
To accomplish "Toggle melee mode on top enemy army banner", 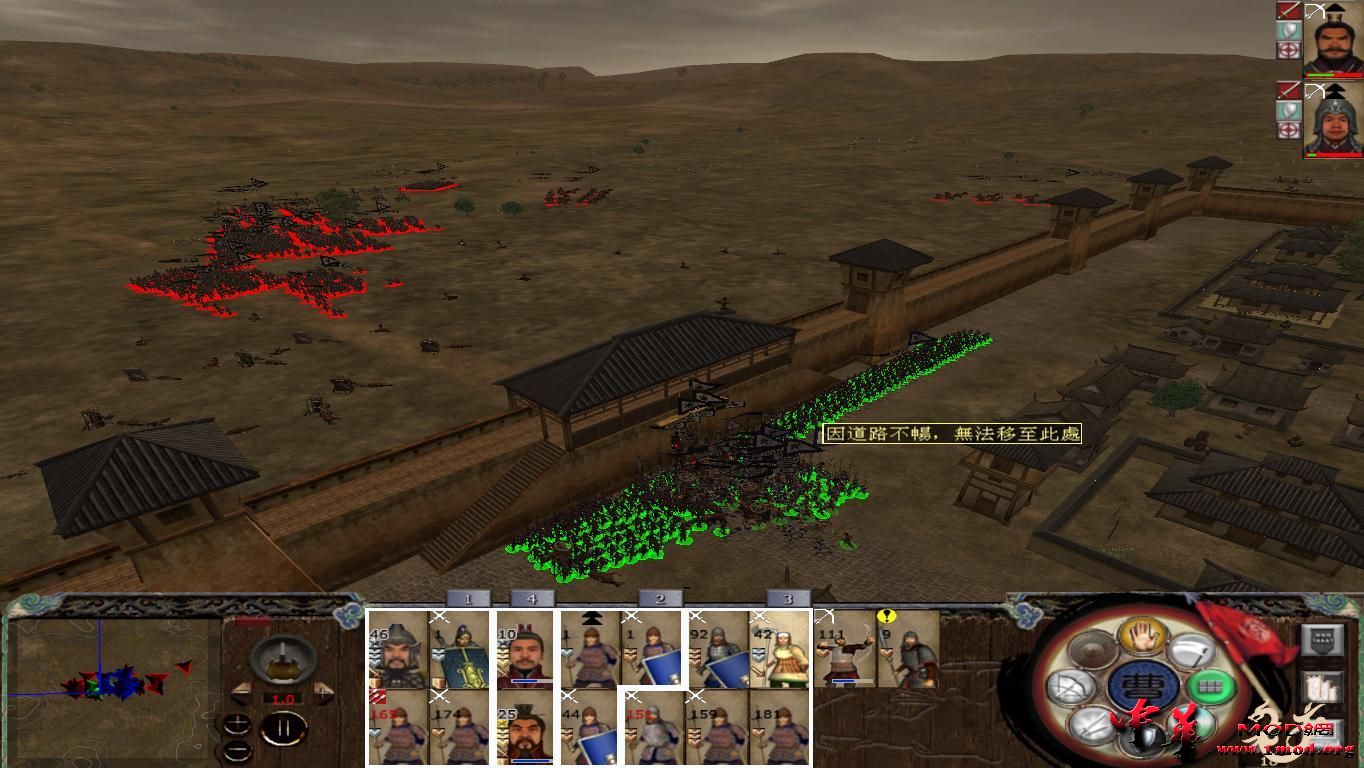I will click(x=1288, y=10).
